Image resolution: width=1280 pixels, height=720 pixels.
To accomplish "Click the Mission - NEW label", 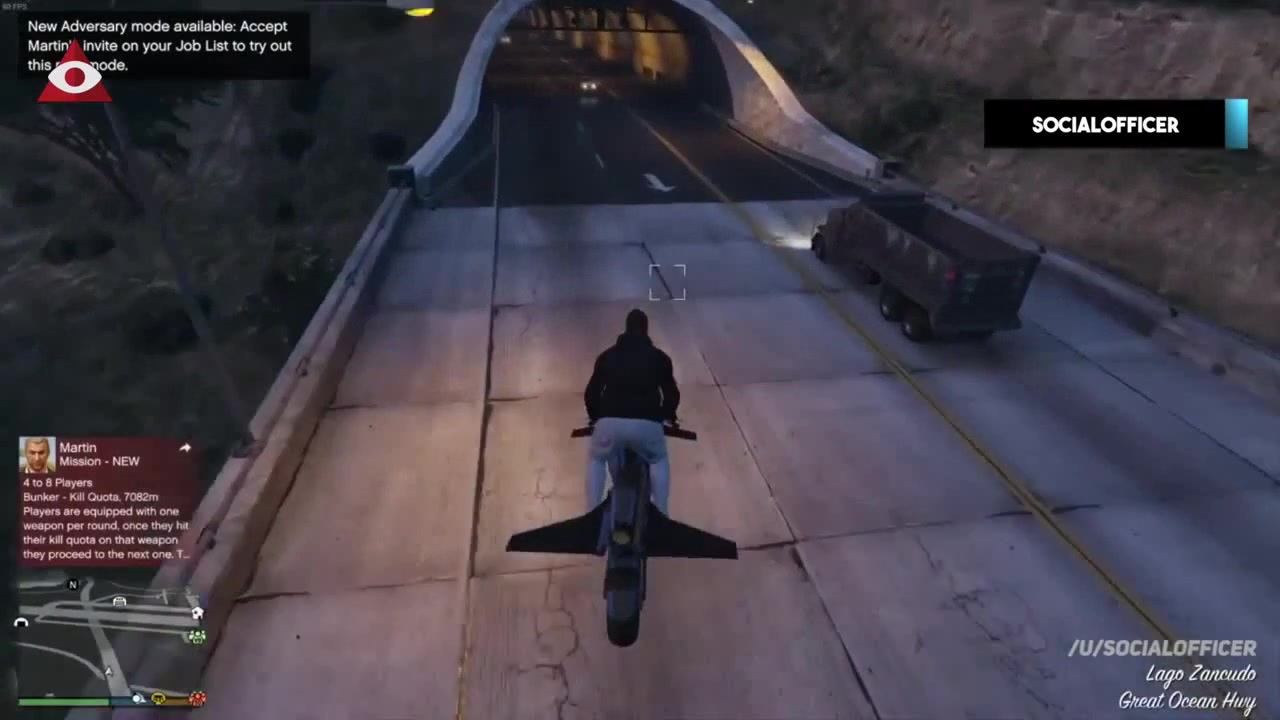I will (99, 461).
